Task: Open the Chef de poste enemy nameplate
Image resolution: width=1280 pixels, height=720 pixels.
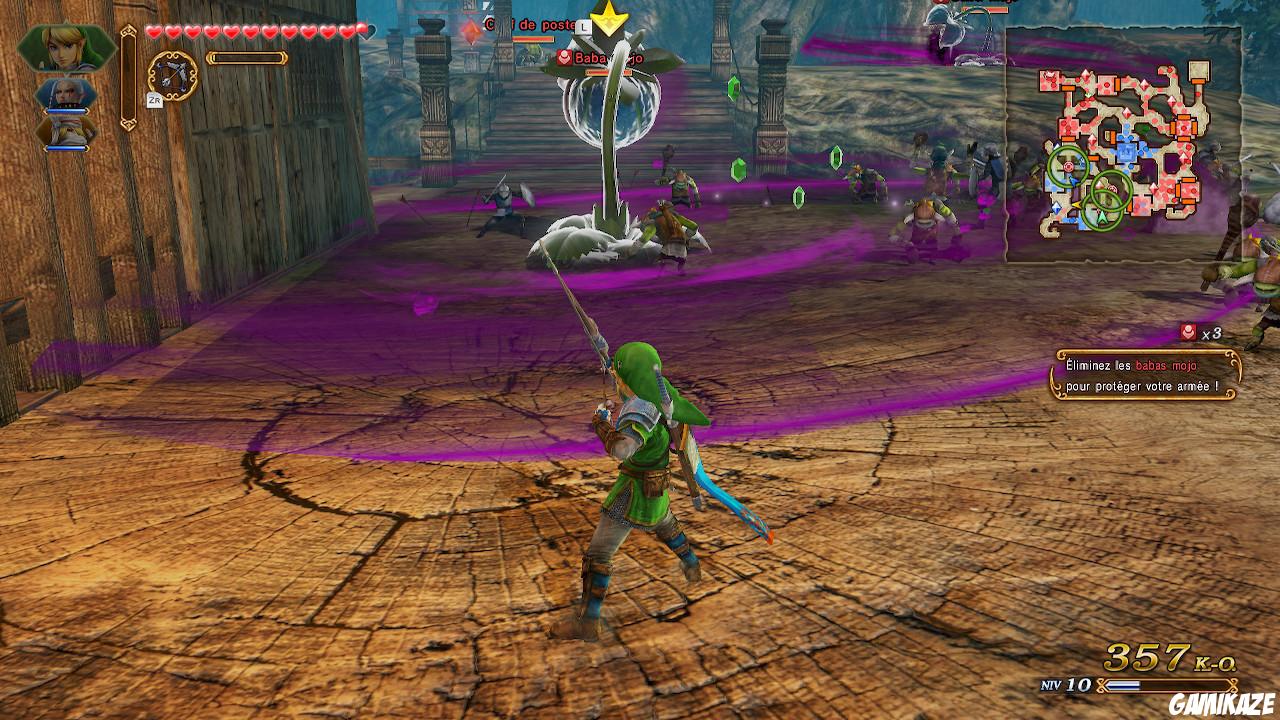Action: click(530, 26)
